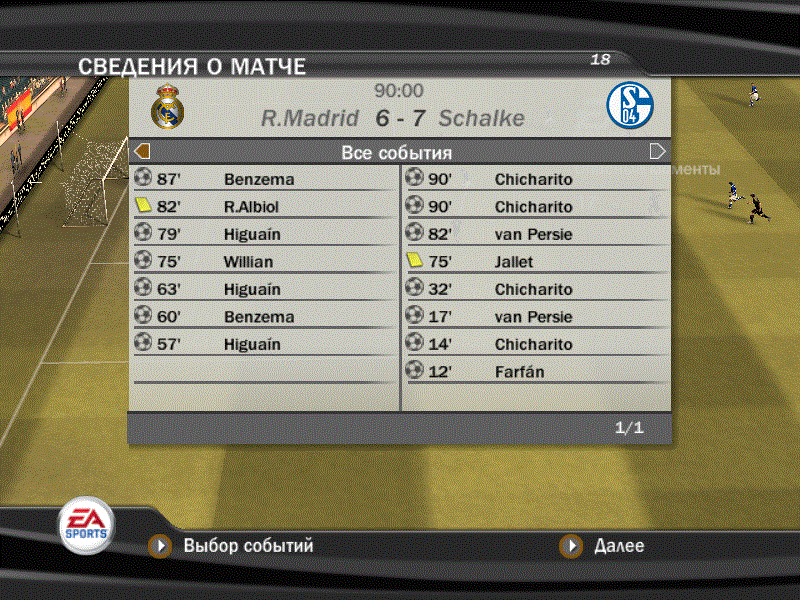Continue with the Далее button
The height and width of the screenshot is (614, 800).
(x=618, y=546)
